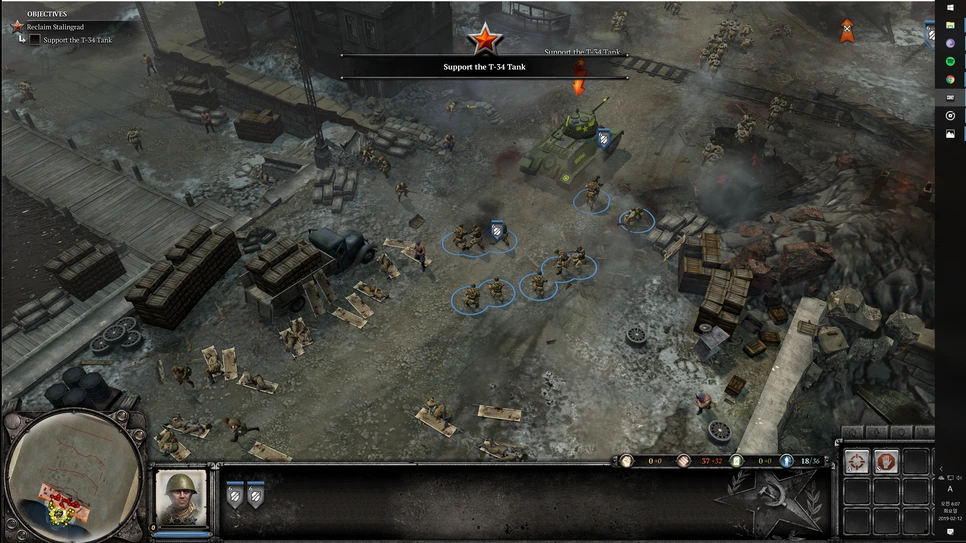Open Spotify from the taskbar

[951, 62]
